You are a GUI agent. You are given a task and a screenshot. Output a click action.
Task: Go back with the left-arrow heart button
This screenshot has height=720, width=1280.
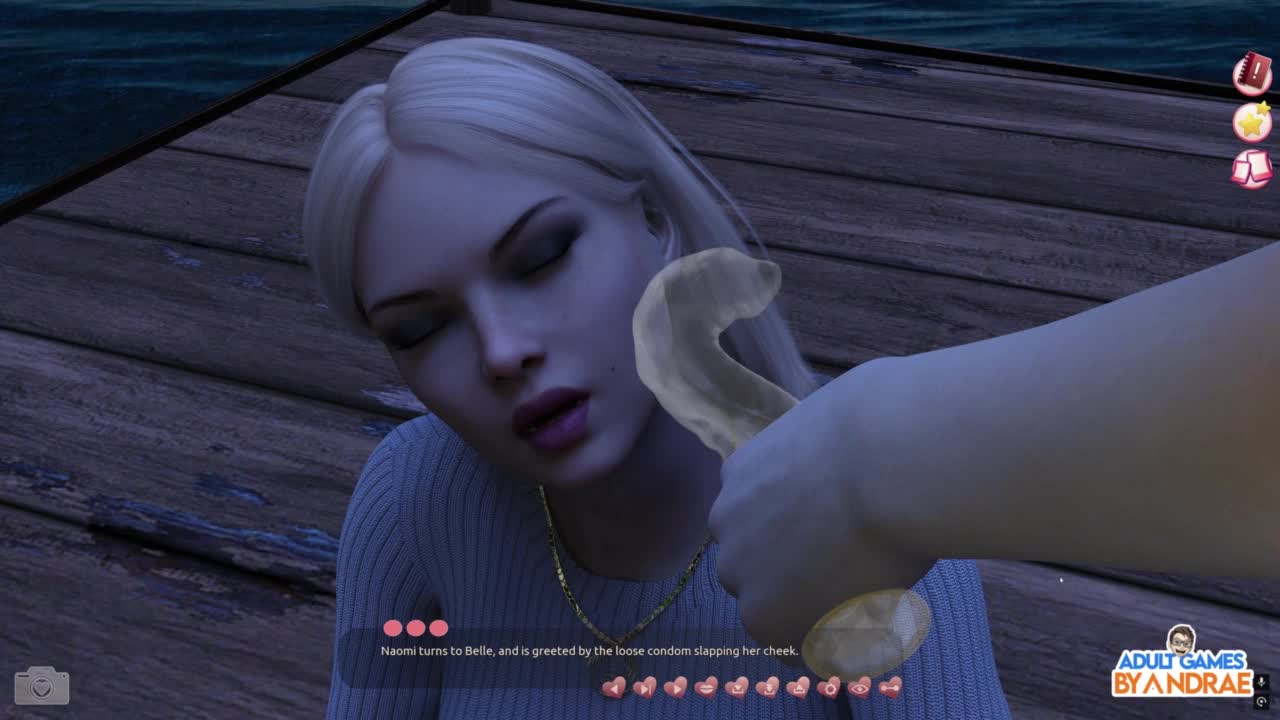click(614, 687)
